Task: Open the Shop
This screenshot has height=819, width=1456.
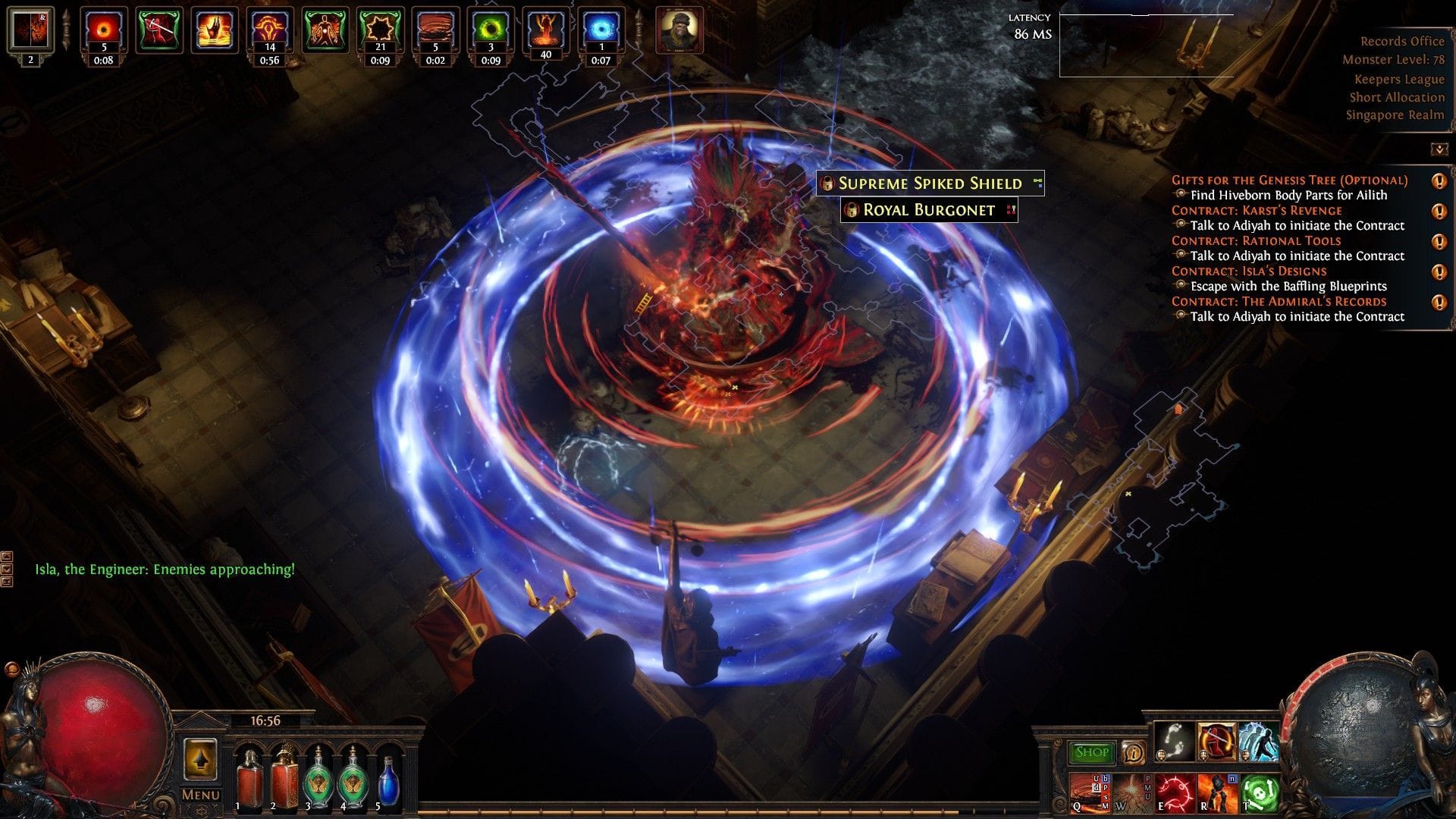Action: pos(1090,751)
